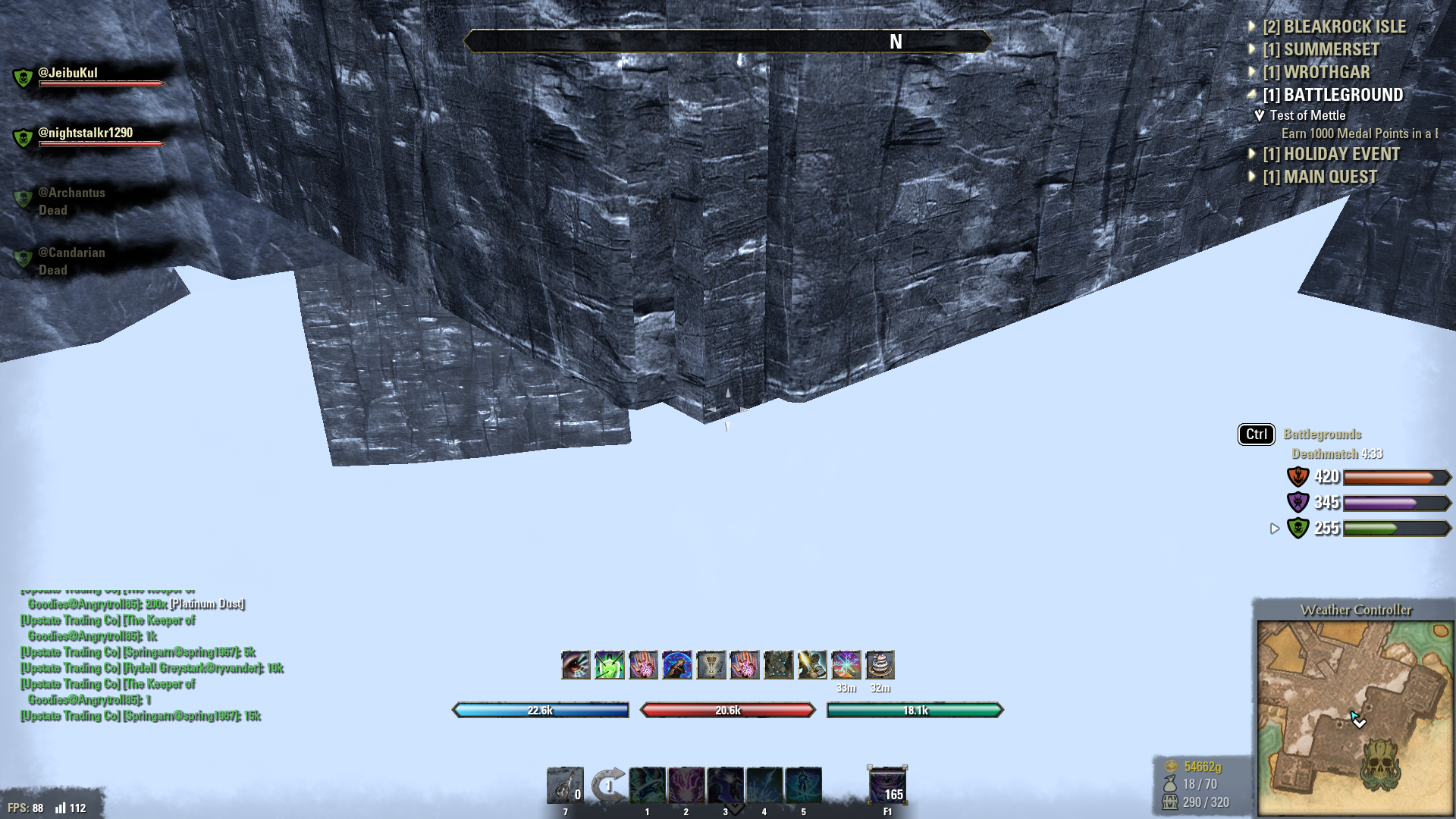Click the Battlegrounds Ctrl keybind button
The width and height of the screenshot is (1456, 819).
[x=1256, y=435]
